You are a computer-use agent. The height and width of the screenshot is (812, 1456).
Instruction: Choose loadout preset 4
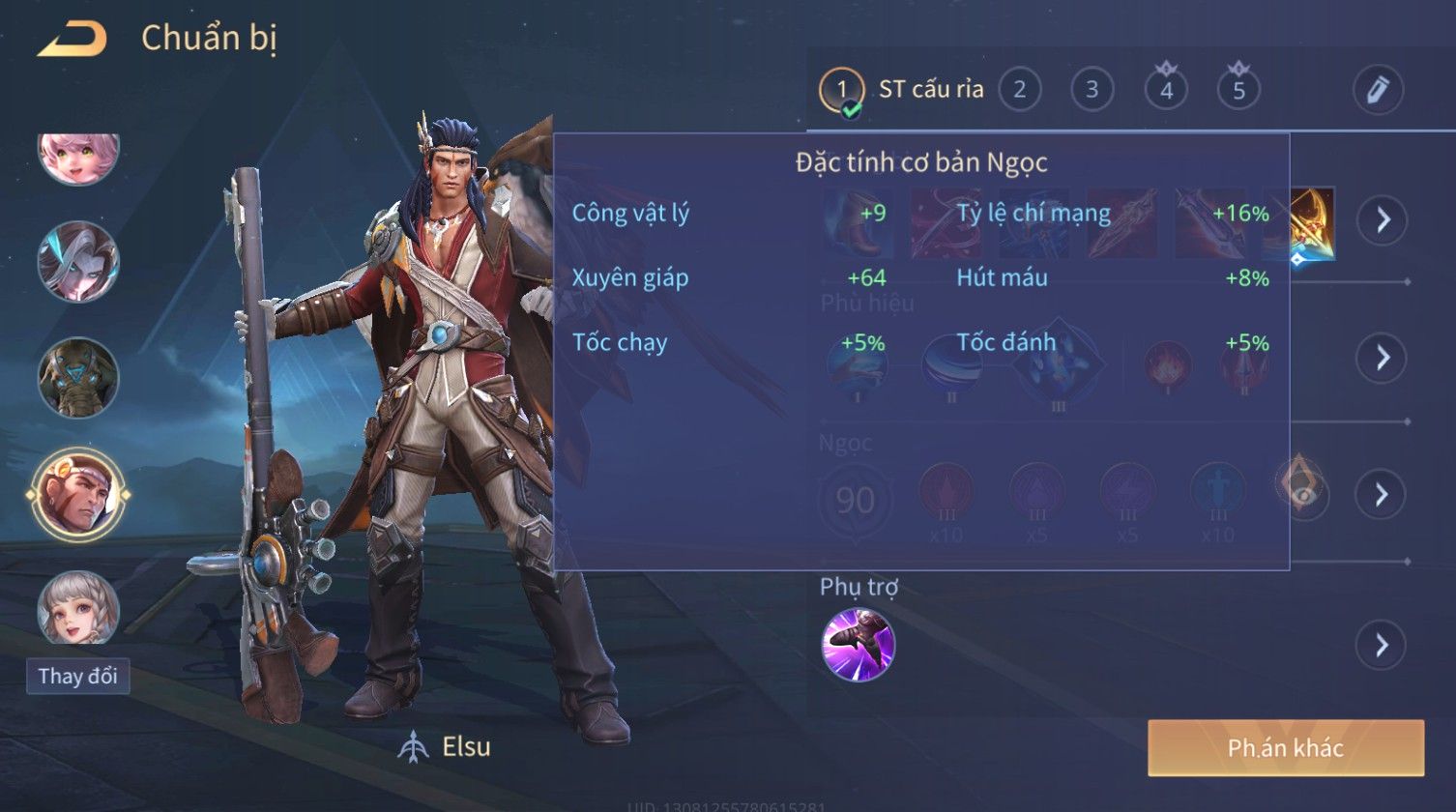click(x=1166, y=90)
